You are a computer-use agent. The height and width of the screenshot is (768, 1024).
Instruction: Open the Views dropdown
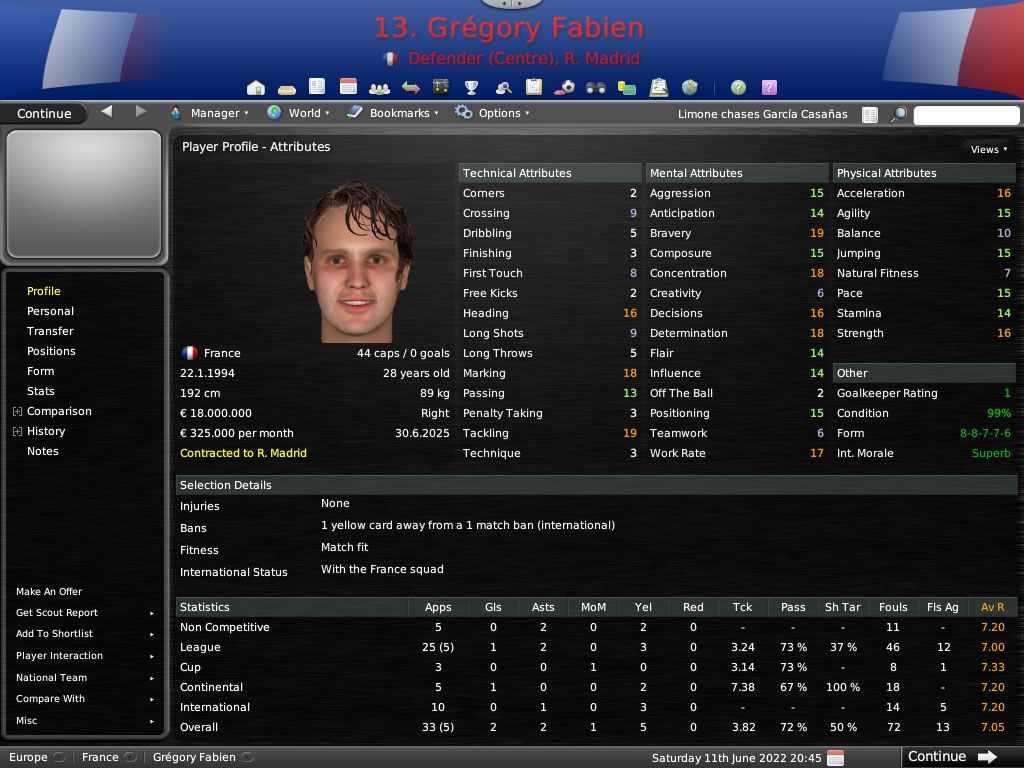click(x=988, y=149)
